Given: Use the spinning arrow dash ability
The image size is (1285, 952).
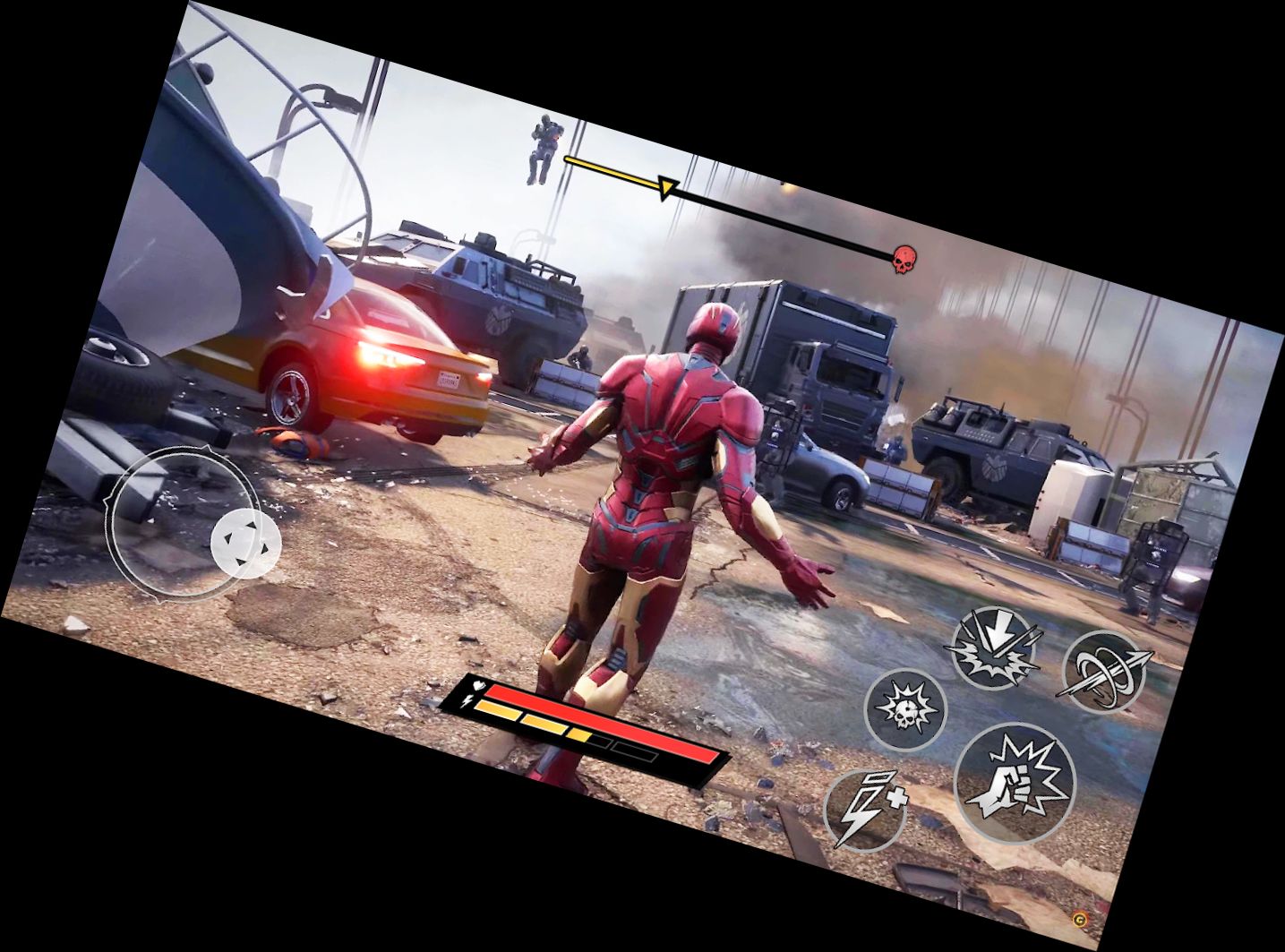Looking at the screenshot, I should [x=1103, y=672].
